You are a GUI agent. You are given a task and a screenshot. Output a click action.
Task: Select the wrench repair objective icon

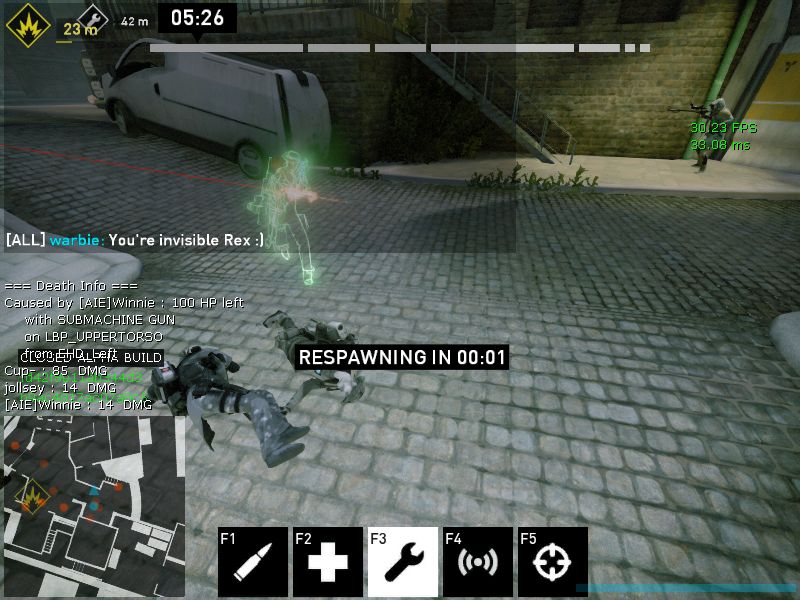pyautogui.click(x=92, y=19)
